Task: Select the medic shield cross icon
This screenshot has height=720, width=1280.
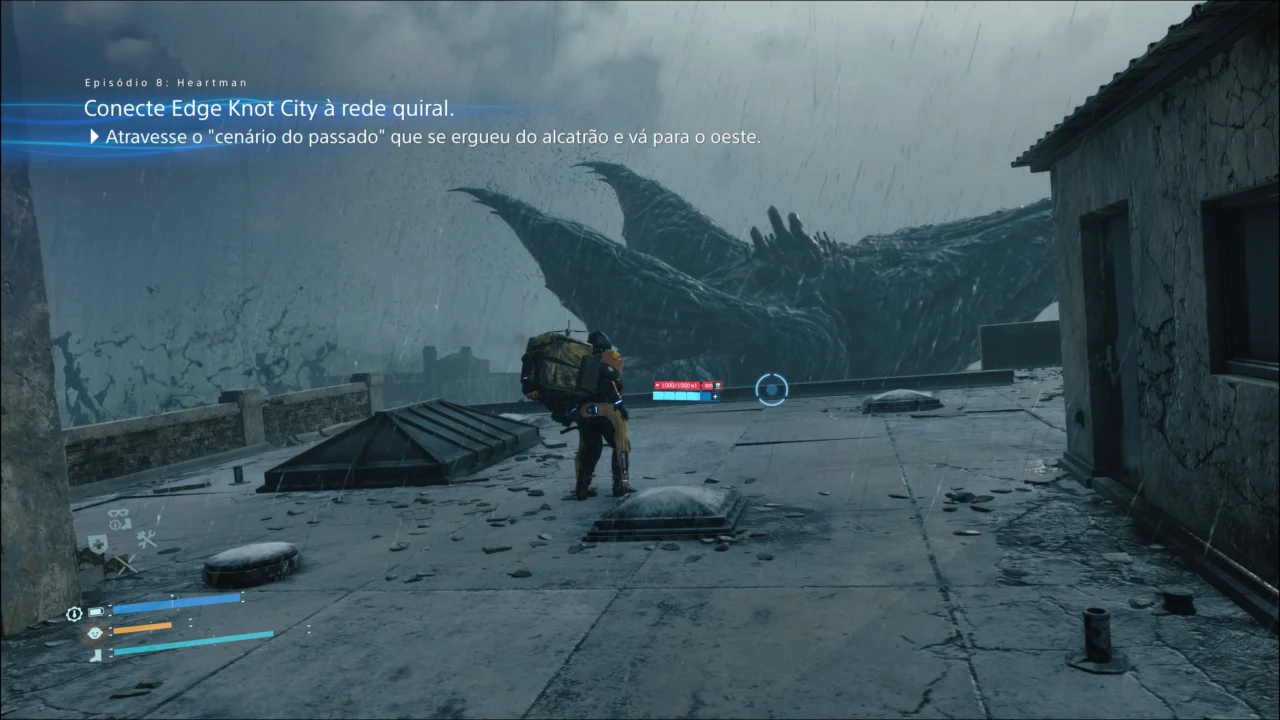Action: 97,542
